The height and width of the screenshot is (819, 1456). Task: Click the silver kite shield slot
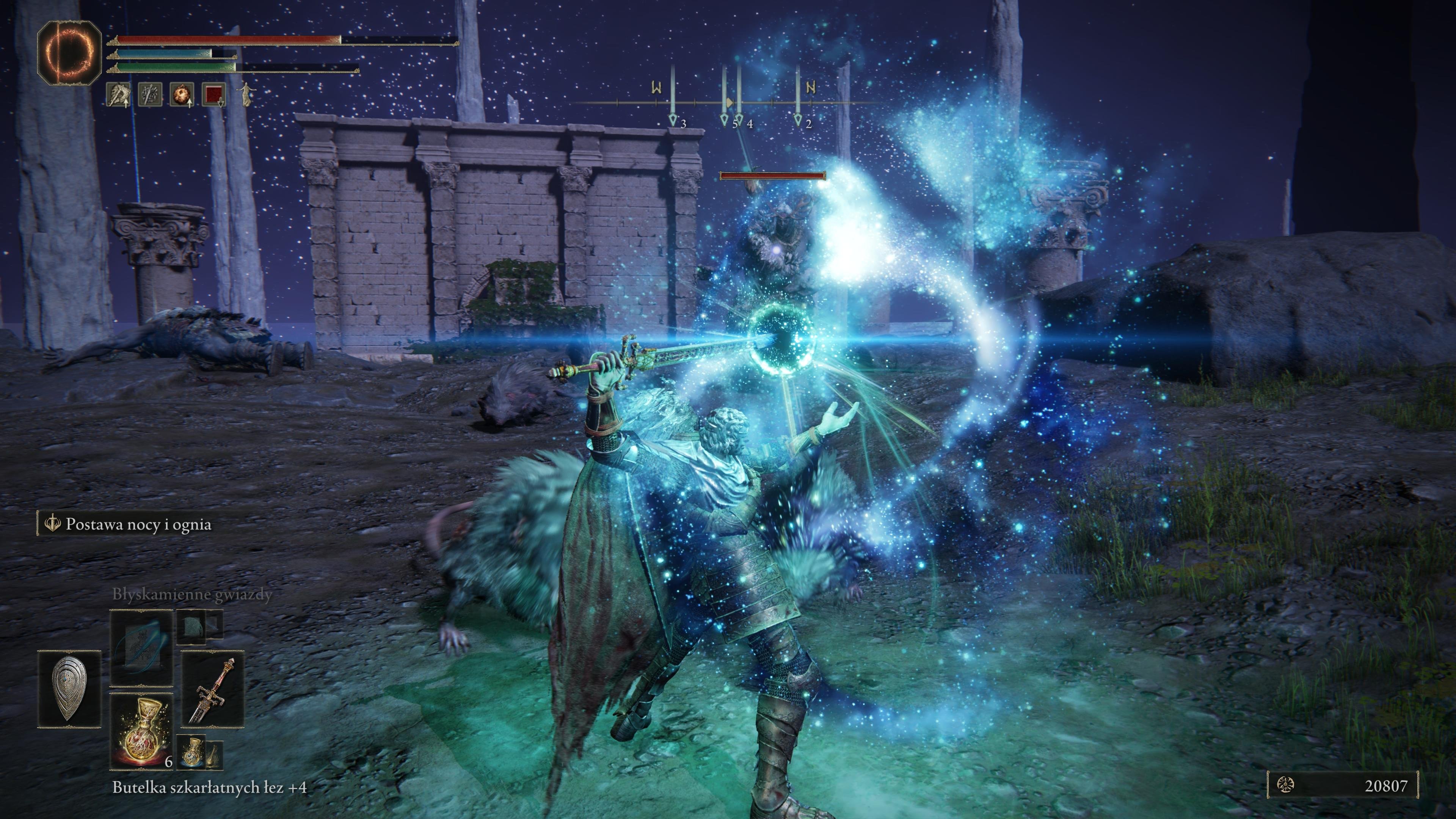(69, 689)
